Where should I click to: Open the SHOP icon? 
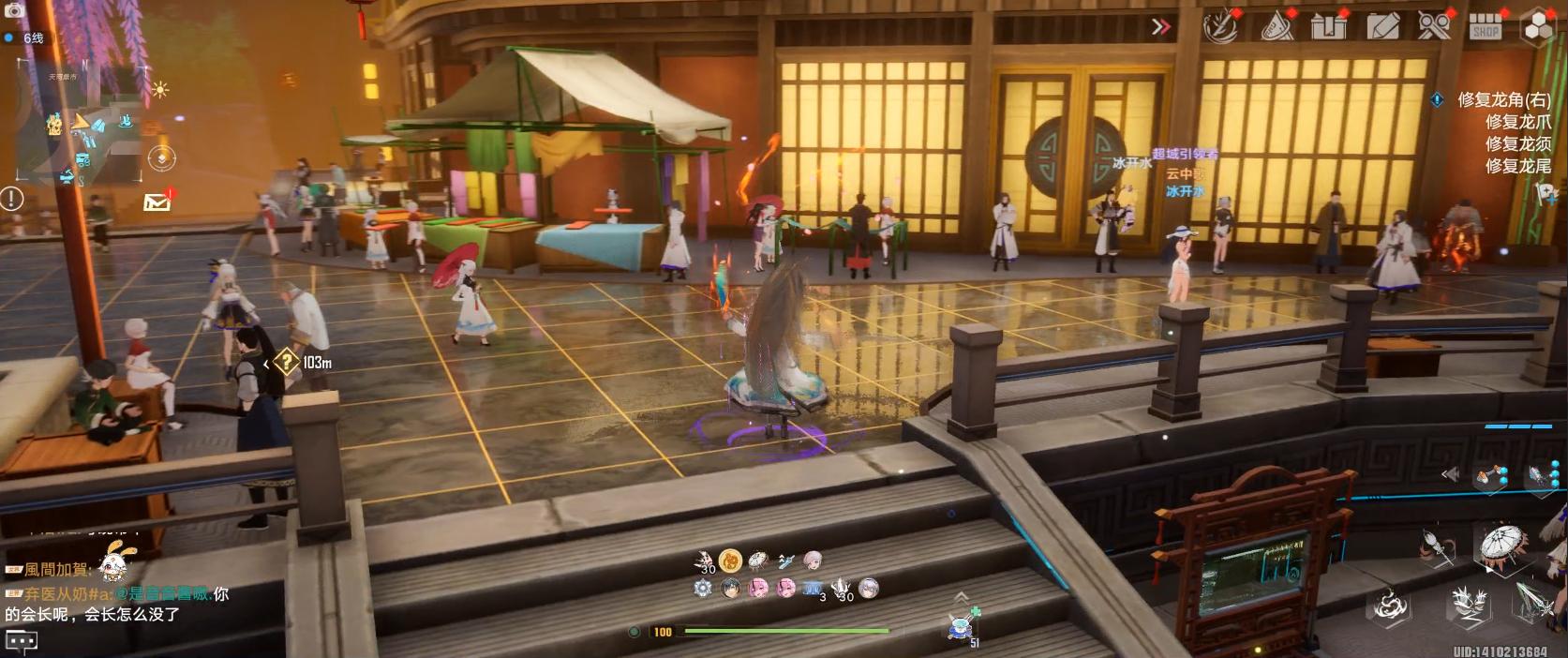click(1486, 26)
